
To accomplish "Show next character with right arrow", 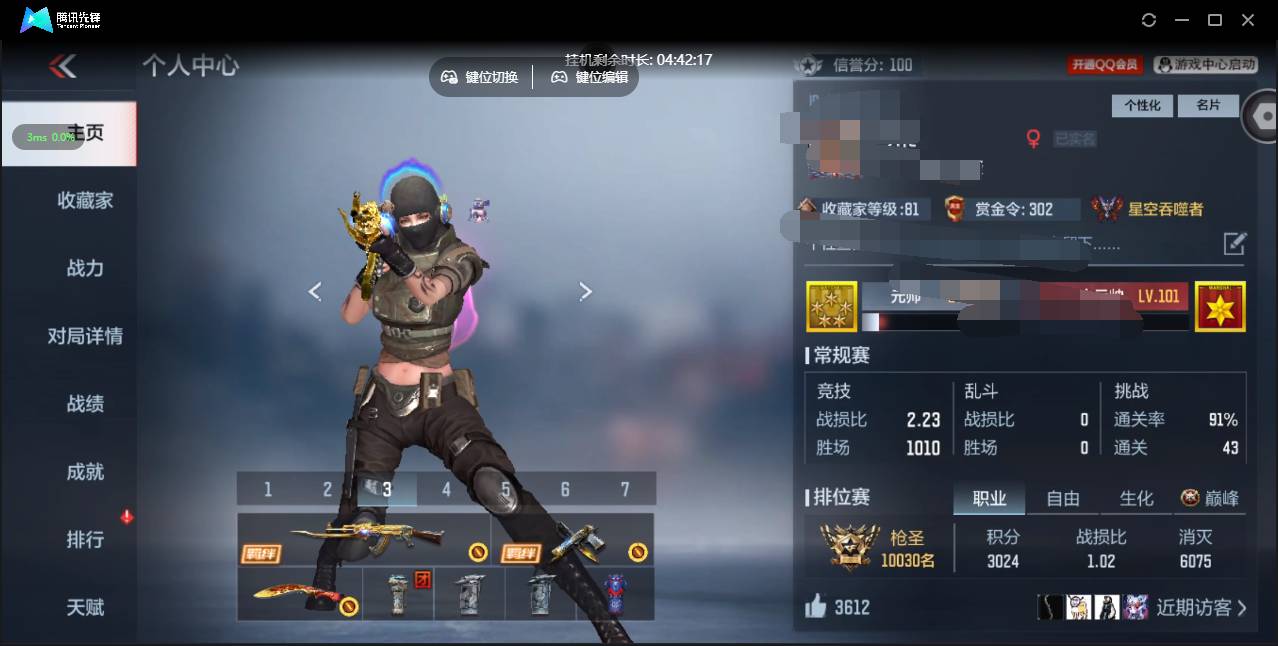I will click(586, 291).
